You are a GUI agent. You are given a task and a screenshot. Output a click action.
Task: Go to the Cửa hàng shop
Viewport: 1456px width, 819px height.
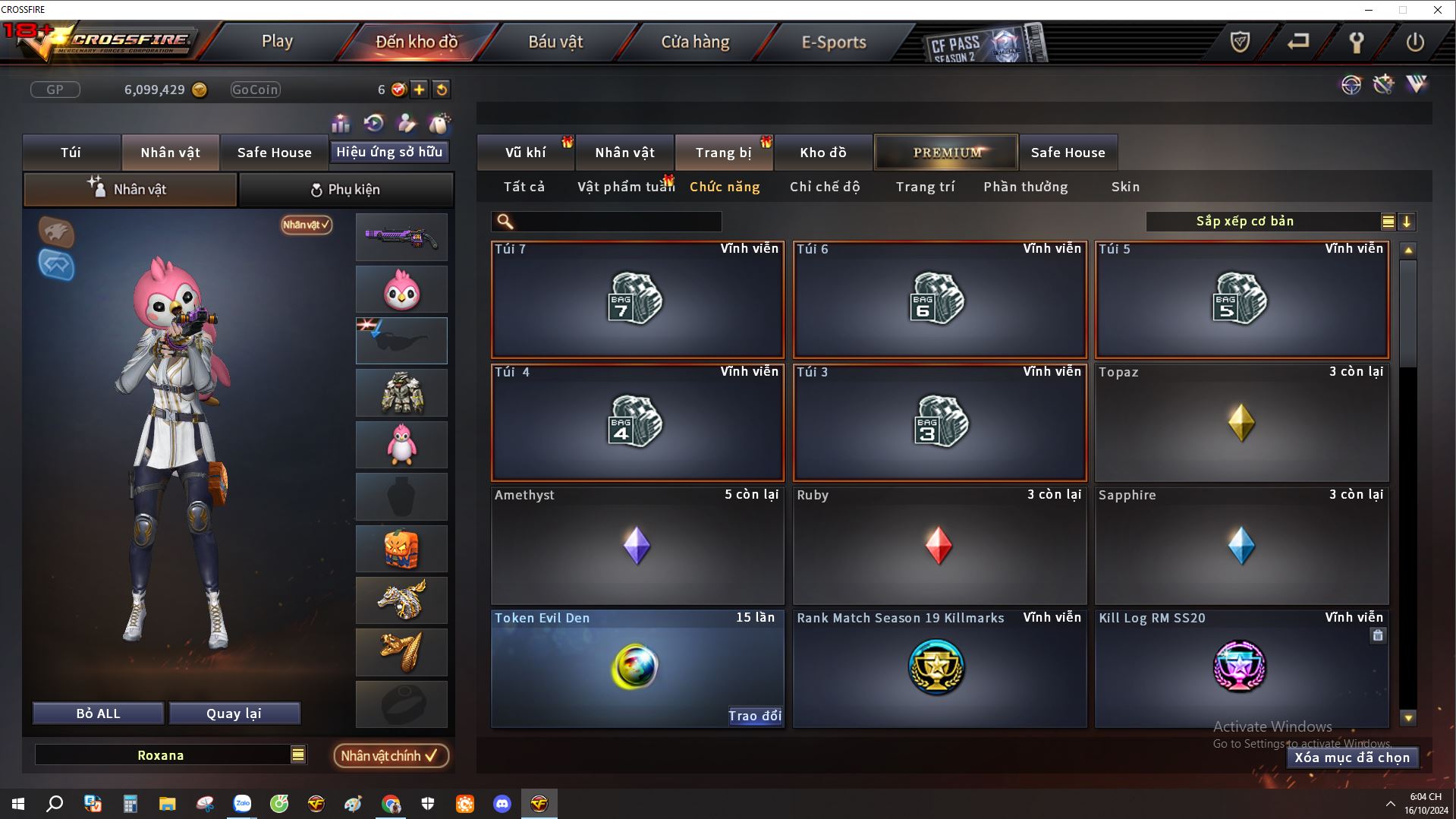coord(695,42)
